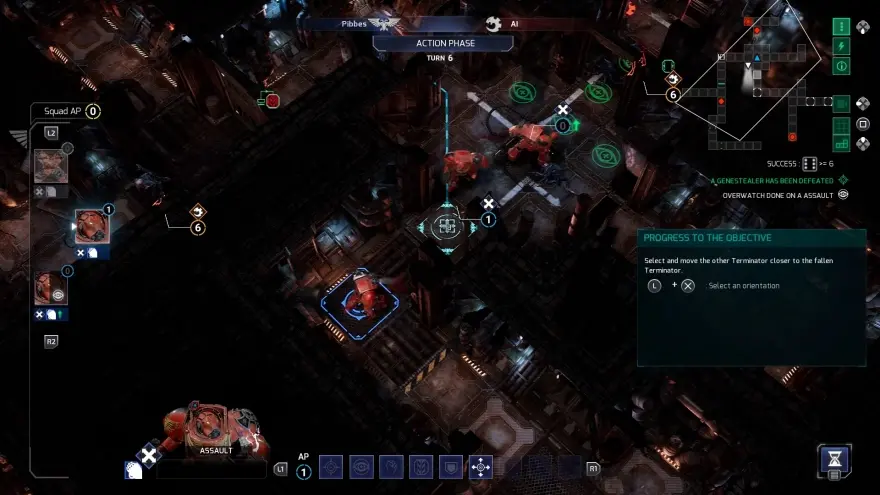
Task: Select the fallen Terminator portrait
Action: tap(51, 166)
